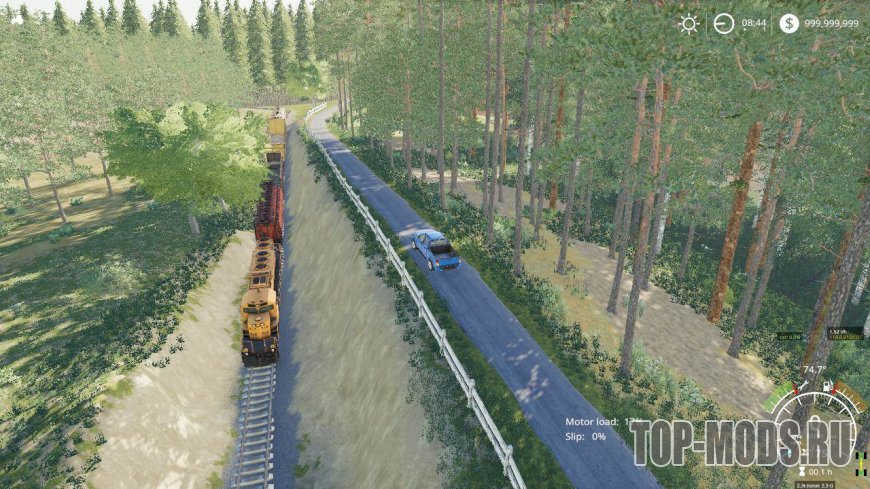Click the game clock icon
Screen dimensions: 870x489
pos(724,24)
